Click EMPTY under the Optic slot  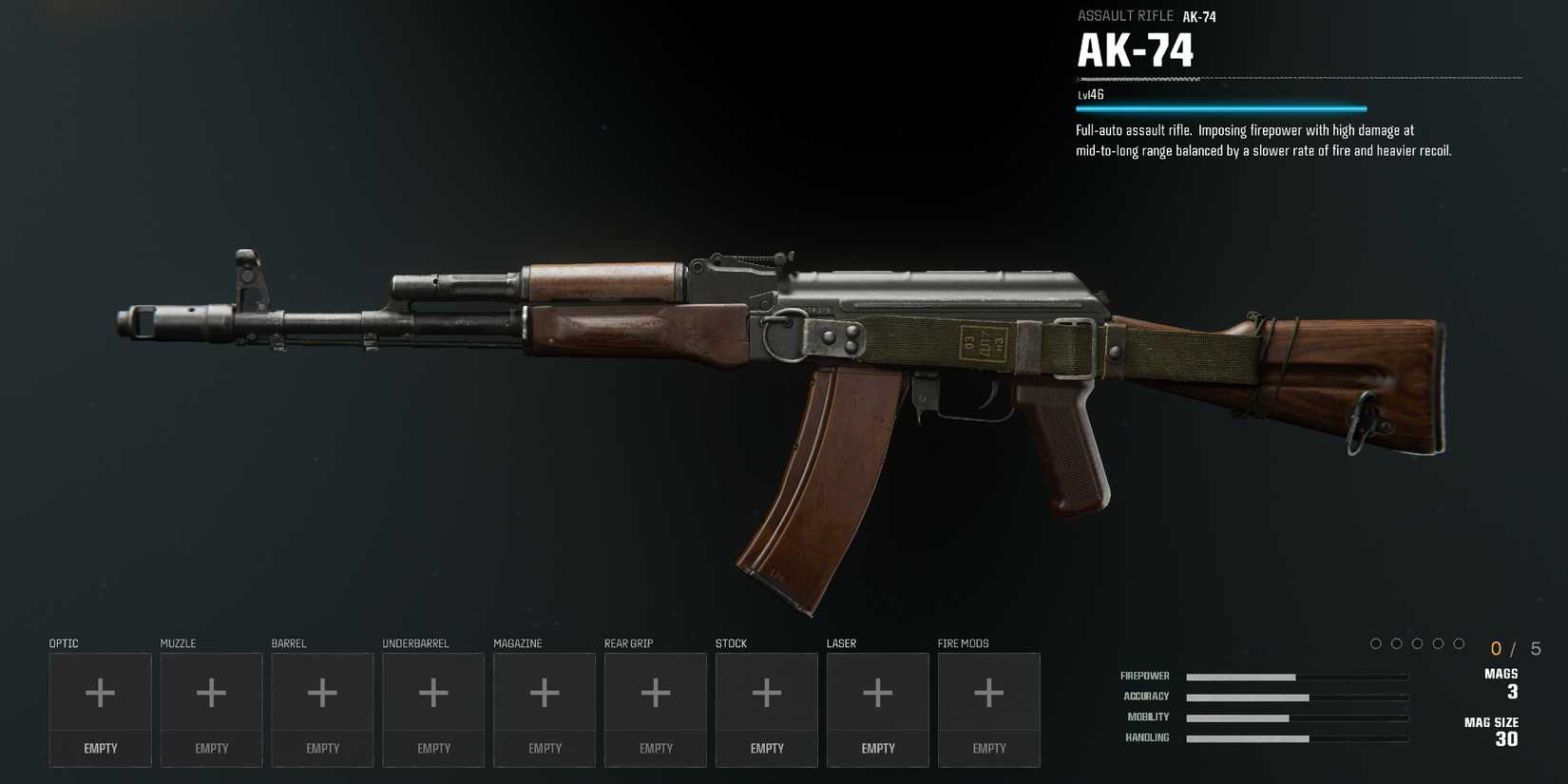click(100, 748)
